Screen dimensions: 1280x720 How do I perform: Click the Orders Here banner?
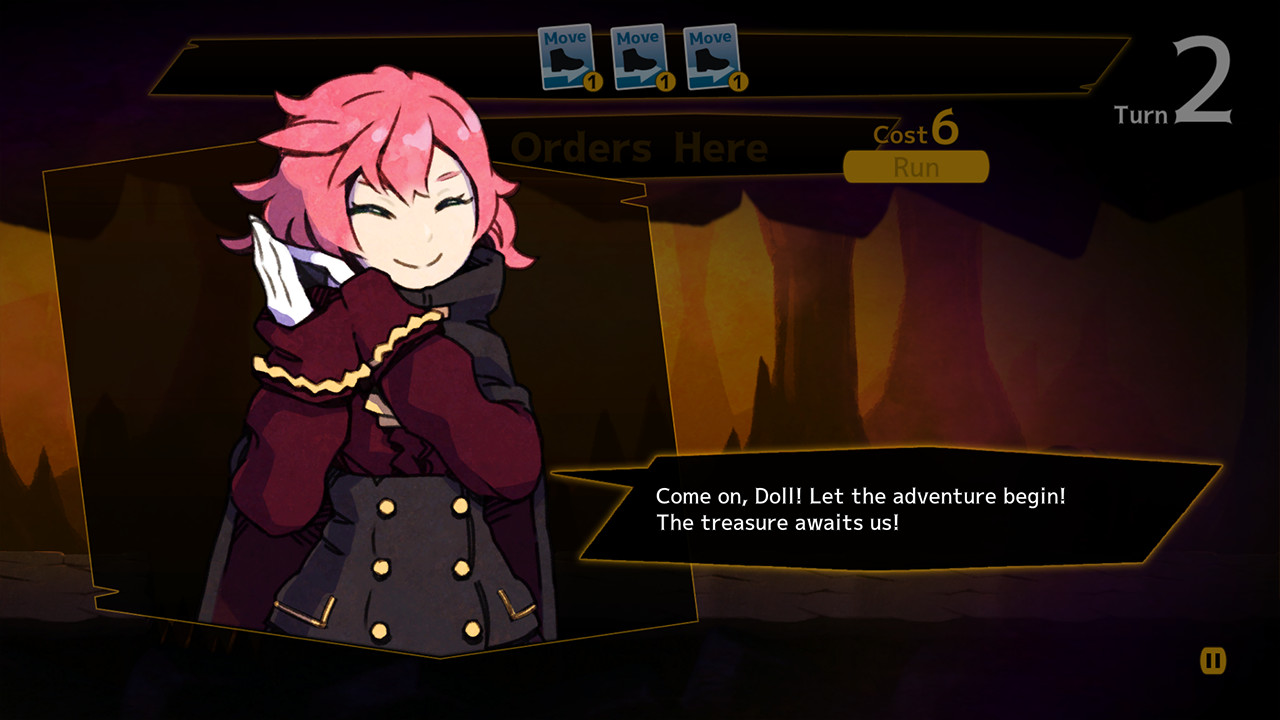click(x=638, y=147)
